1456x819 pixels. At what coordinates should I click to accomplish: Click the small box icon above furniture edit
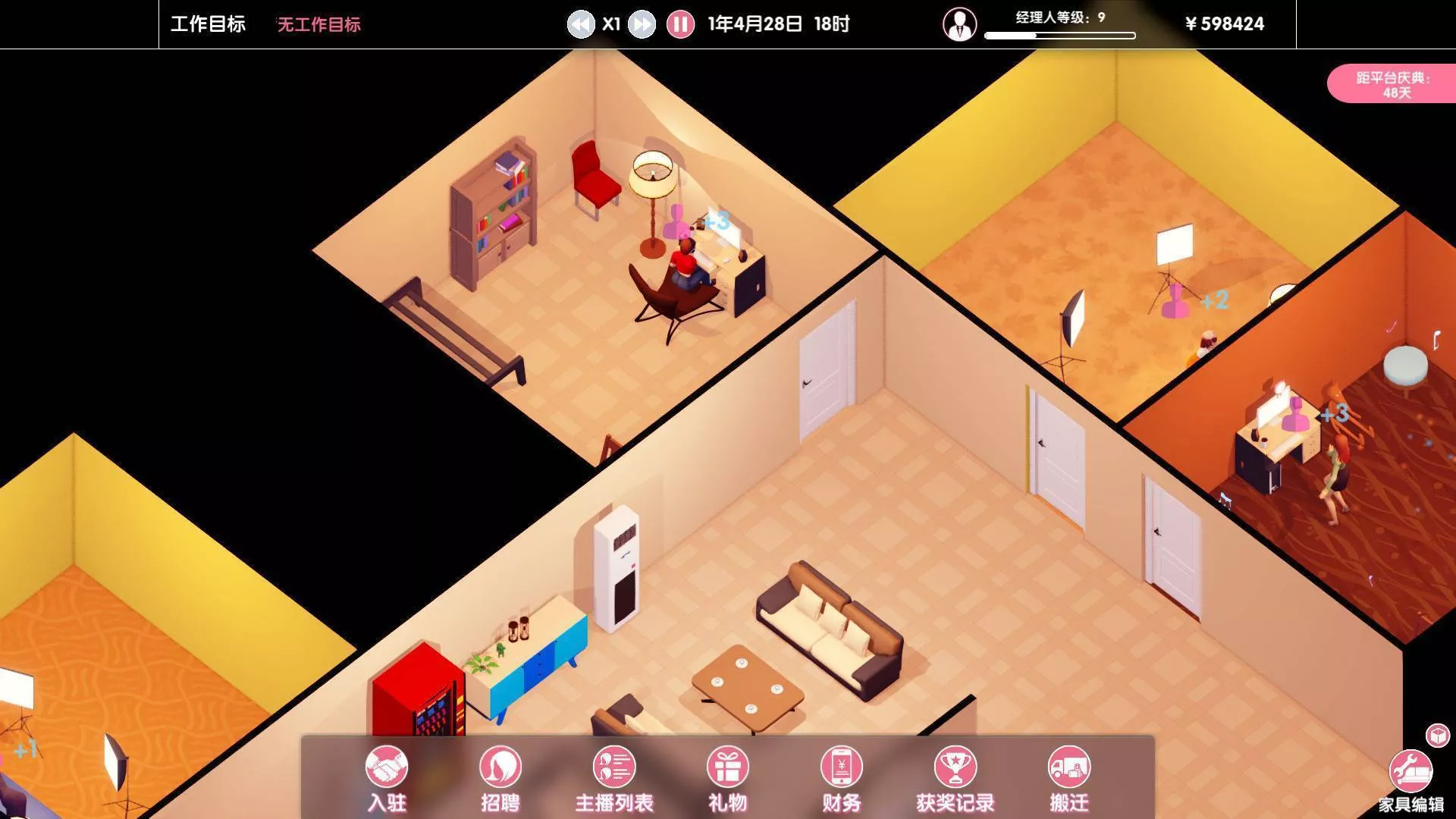pyautogui.click(x=1437, y=735)
